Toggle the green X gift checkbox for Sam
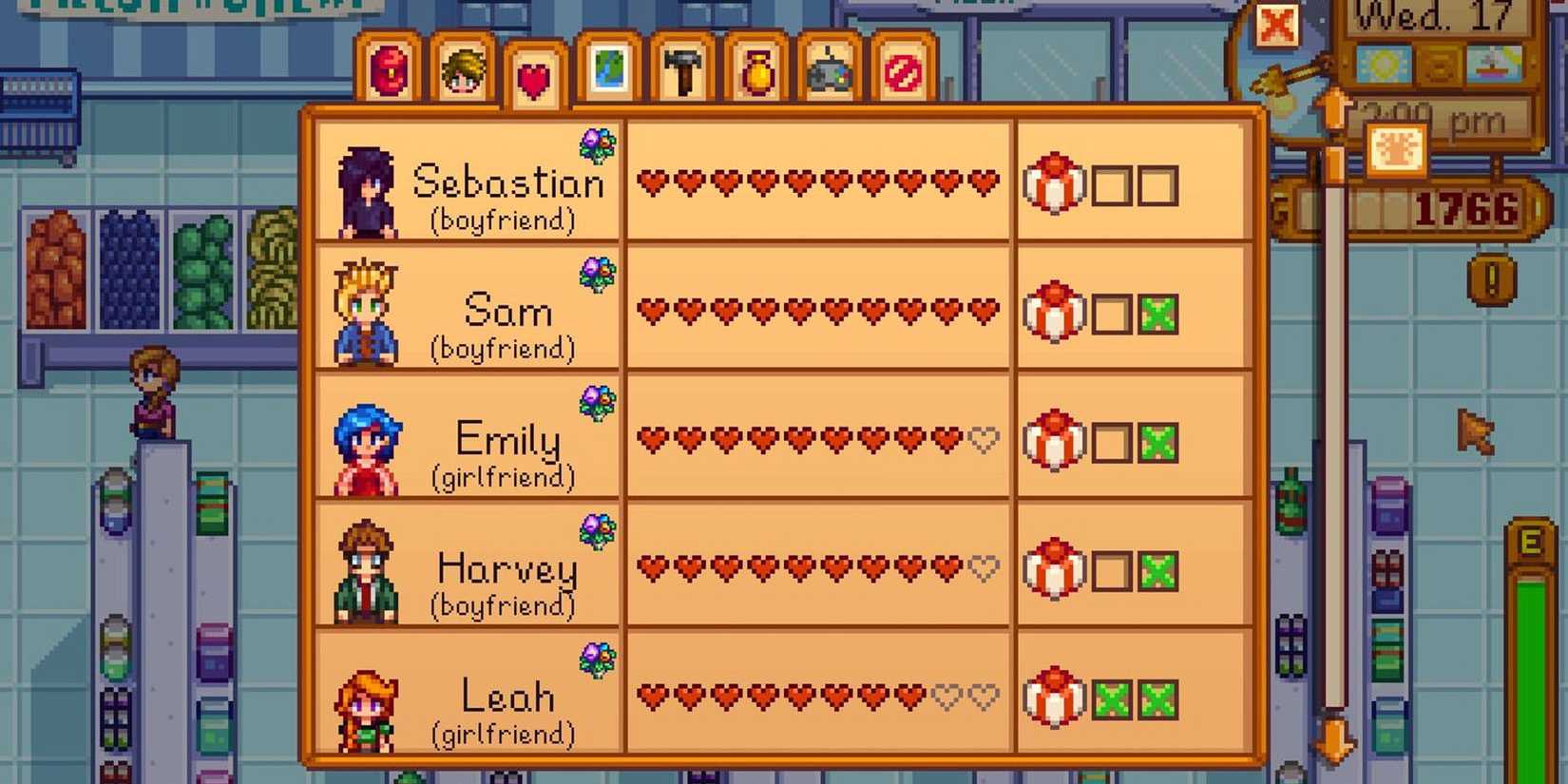The width and height of the screenshot is (1568, 784). pos(1160,314)
